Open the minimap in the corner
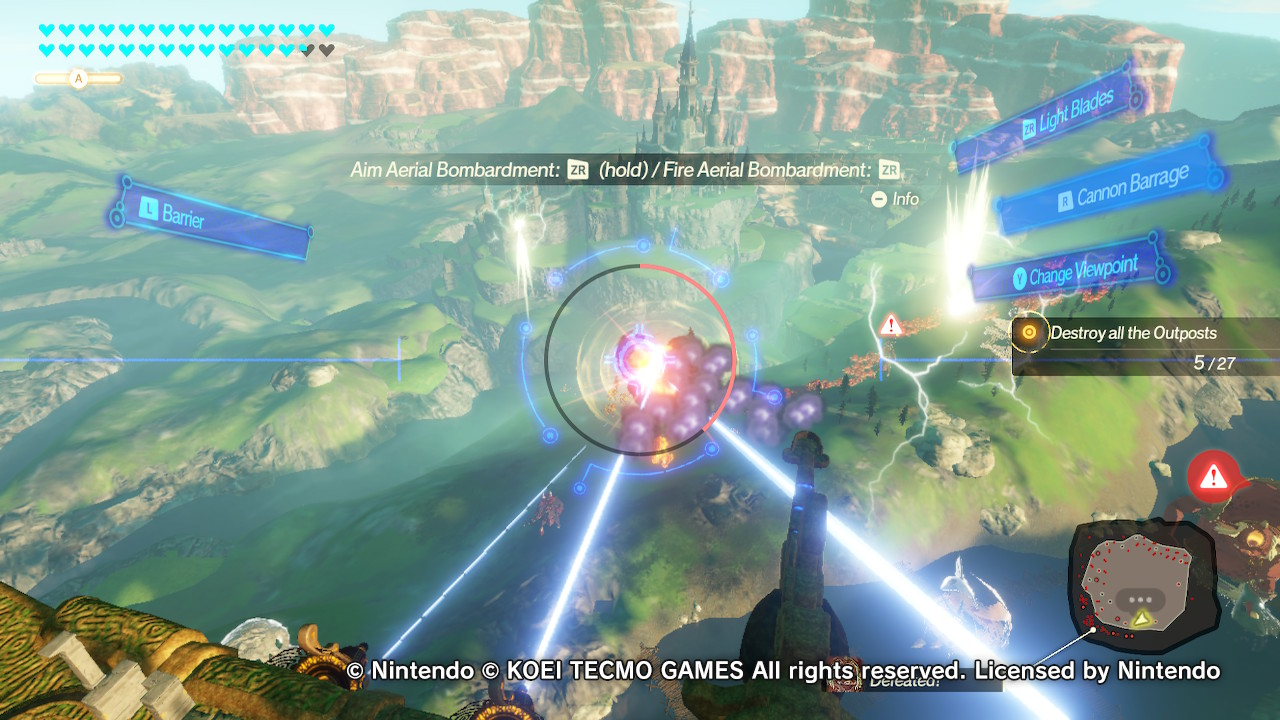 tap(1143, 582)
